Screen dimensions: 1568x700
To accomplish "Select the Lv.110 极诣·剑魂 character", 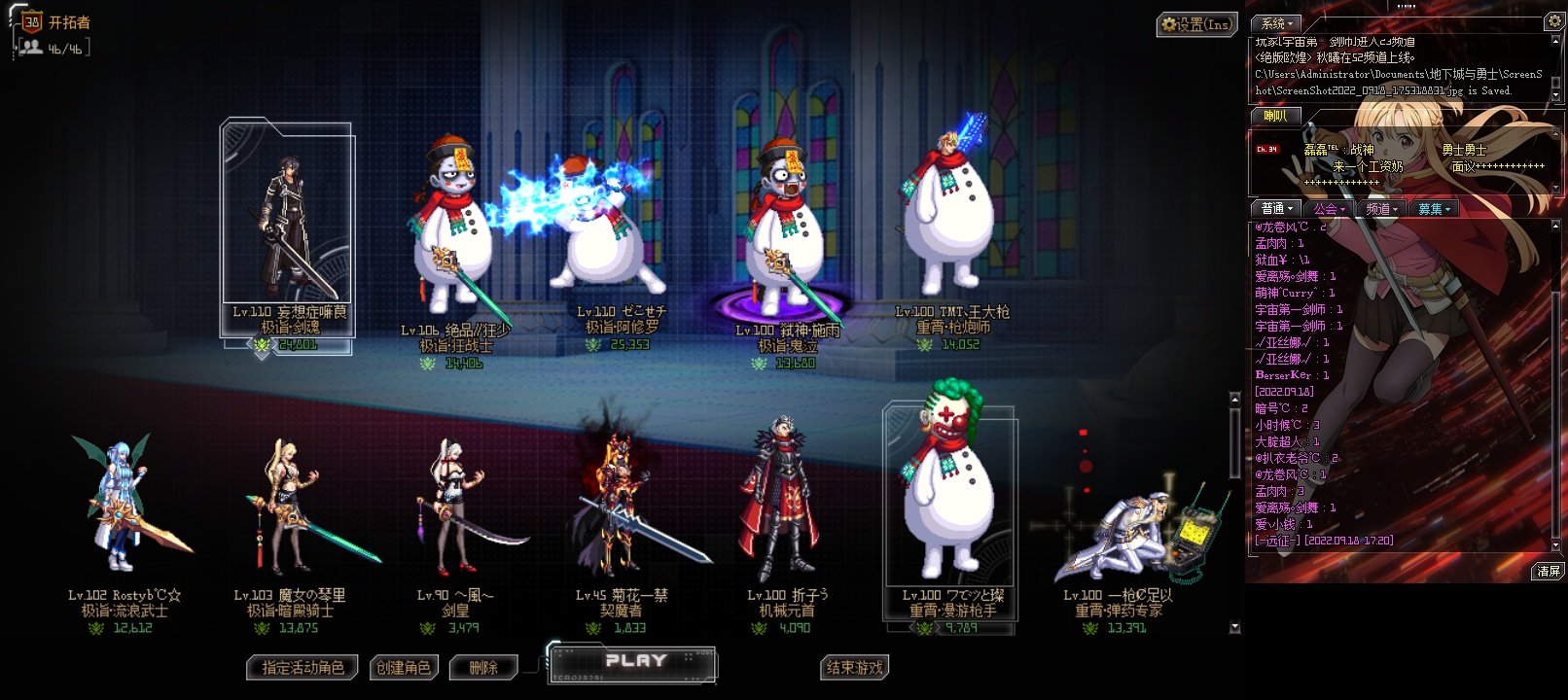I will pyautogui.click(x=287, y=233).
